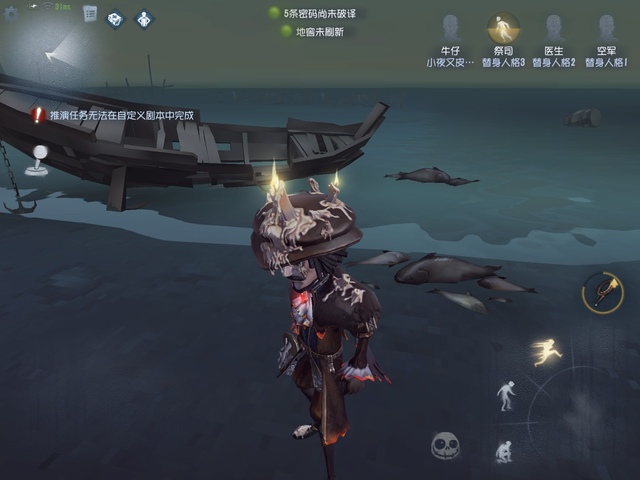The image size is (640, 480).
Task: Use the circular item ability button
Action: (603, 291)
